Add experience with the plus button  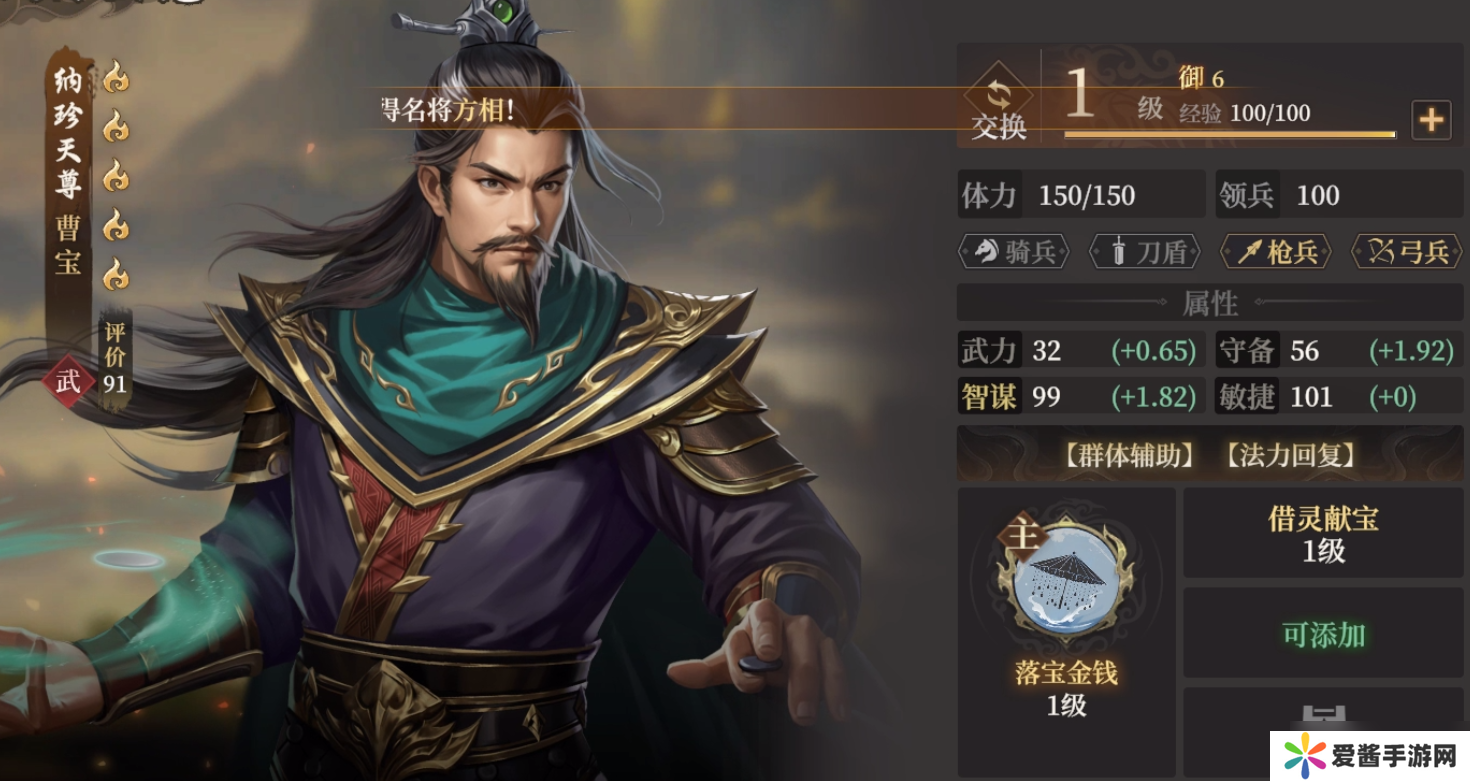pos(1431,120)
